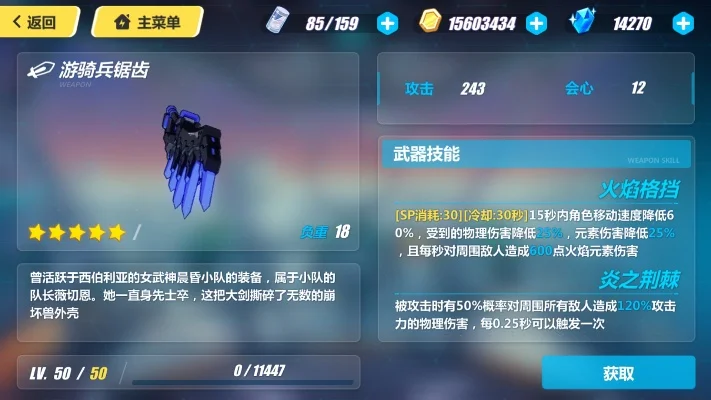Add gold coins with the plus button
Viewport: 711px width, 400px height.
[x=537, y=22]
